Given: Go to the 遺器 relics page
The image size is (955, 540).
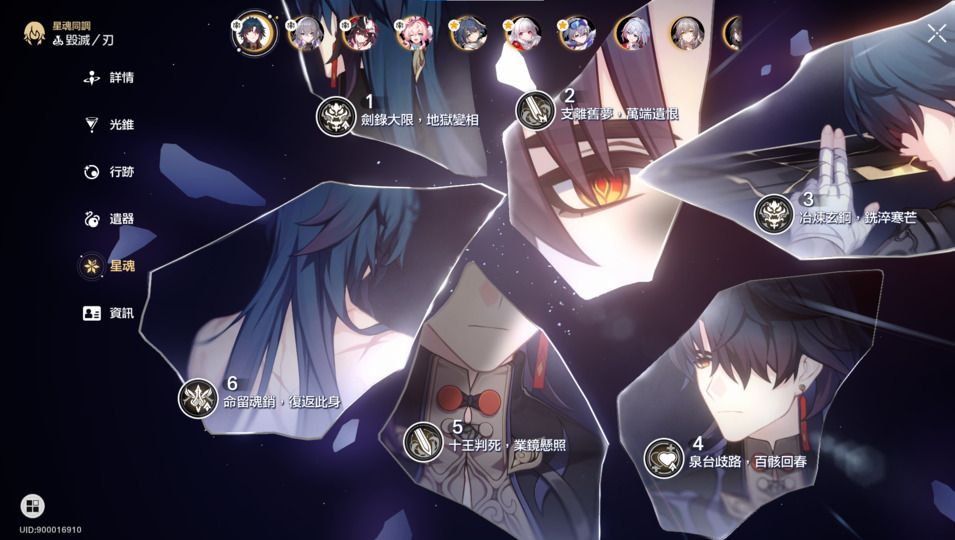Looking at the screenshot, I should coord(110,219).
